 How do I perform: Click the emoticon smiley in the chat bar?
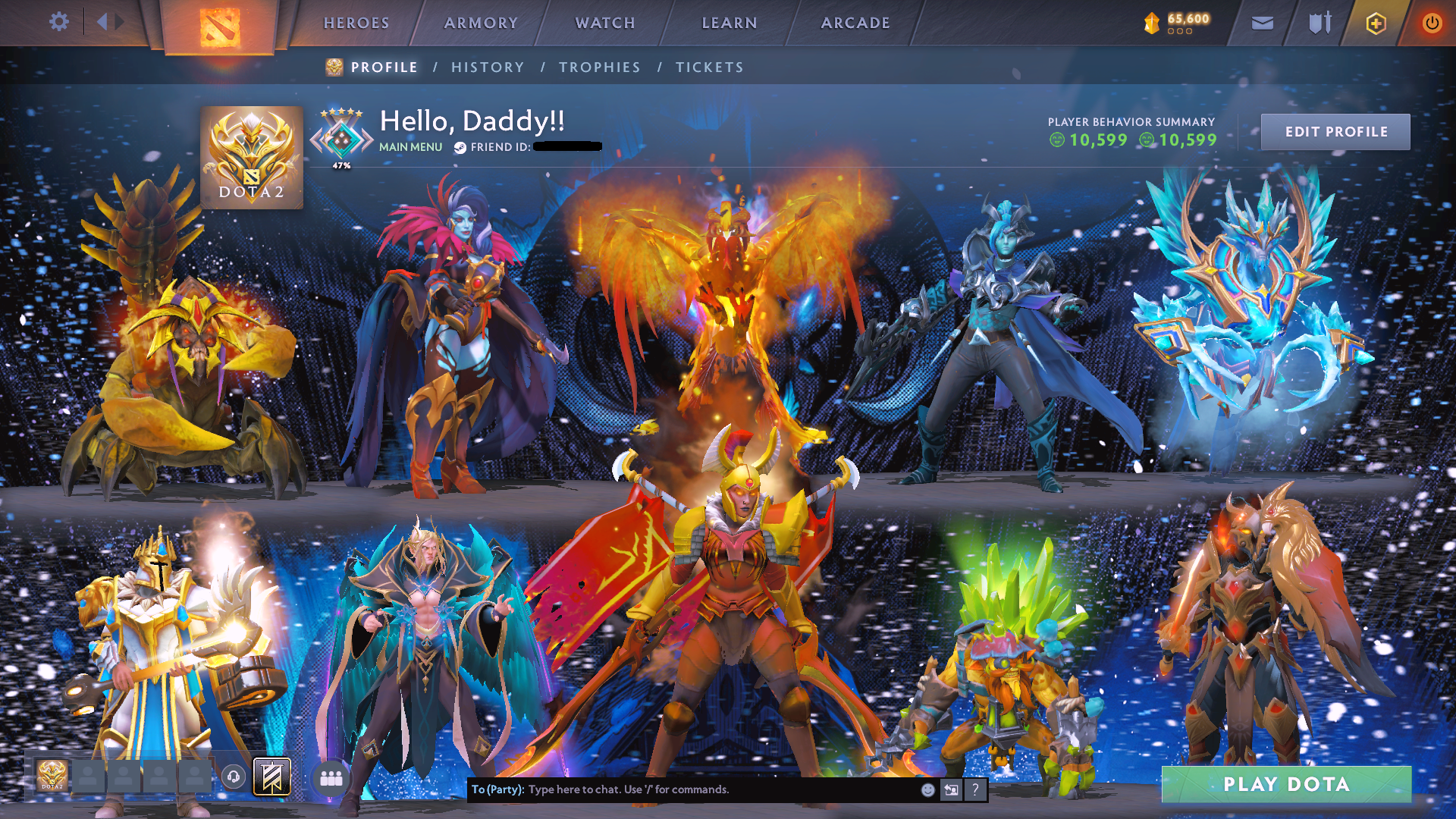click(x=928, y=789)
